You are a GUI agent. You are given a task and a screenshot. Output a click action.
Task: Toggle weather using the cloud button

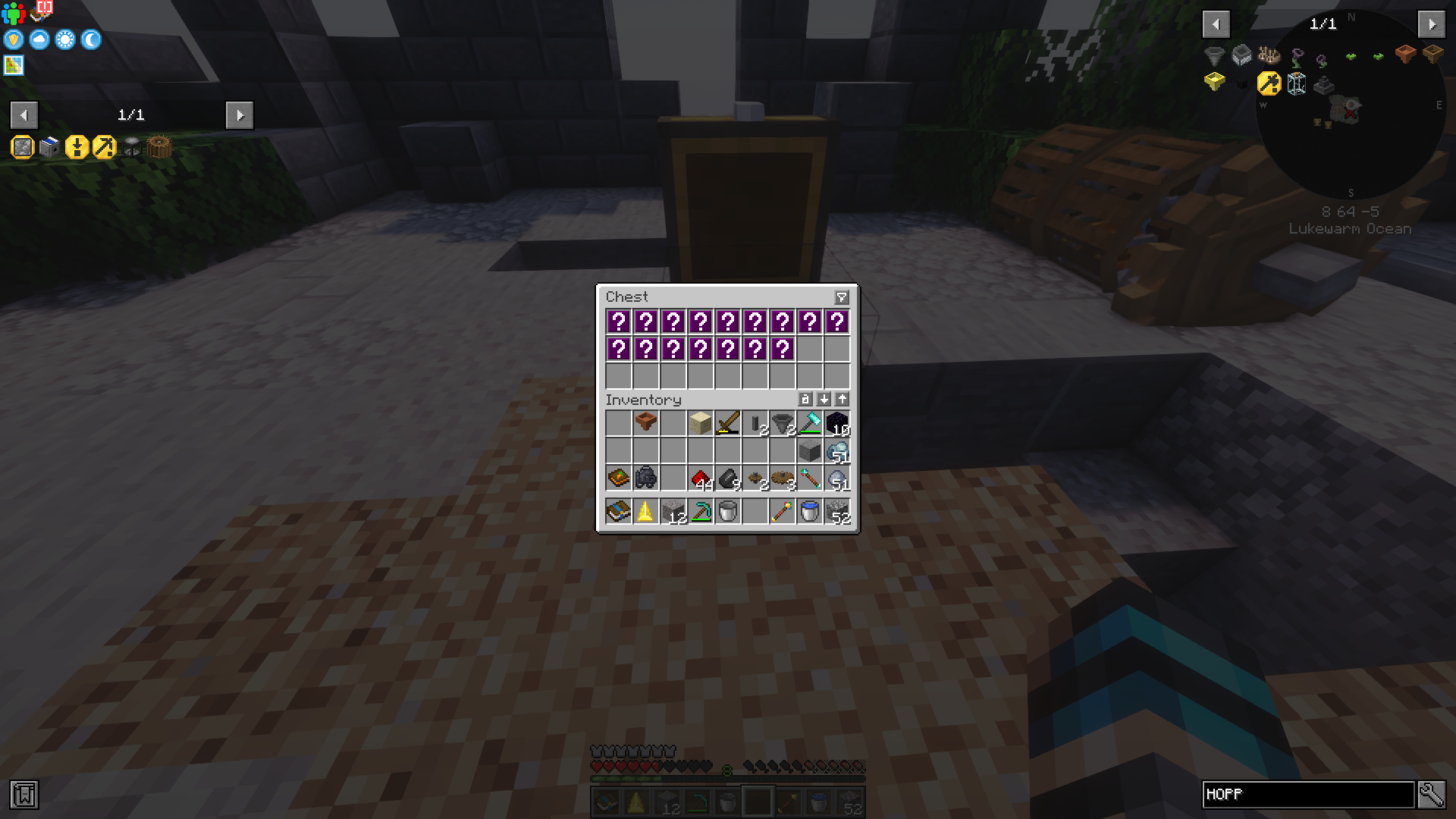(38, 40)
